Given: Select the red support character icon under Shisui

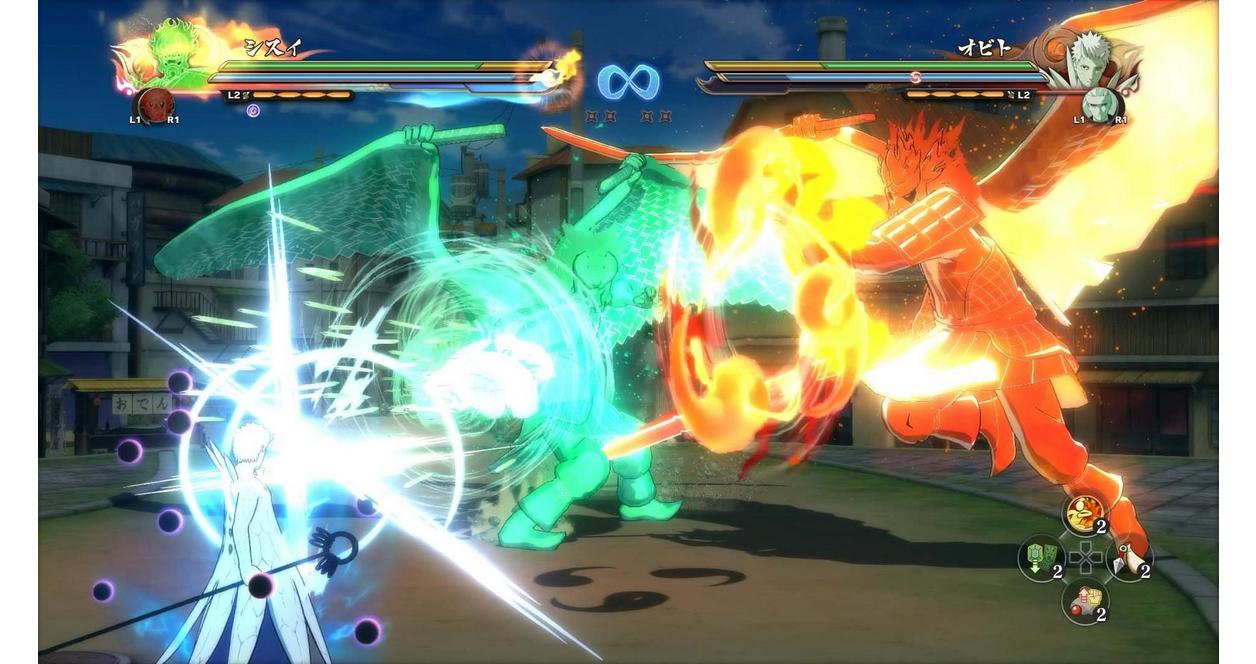Looking at the screenshot, I should pyautogui.click(x=155, y=104).
